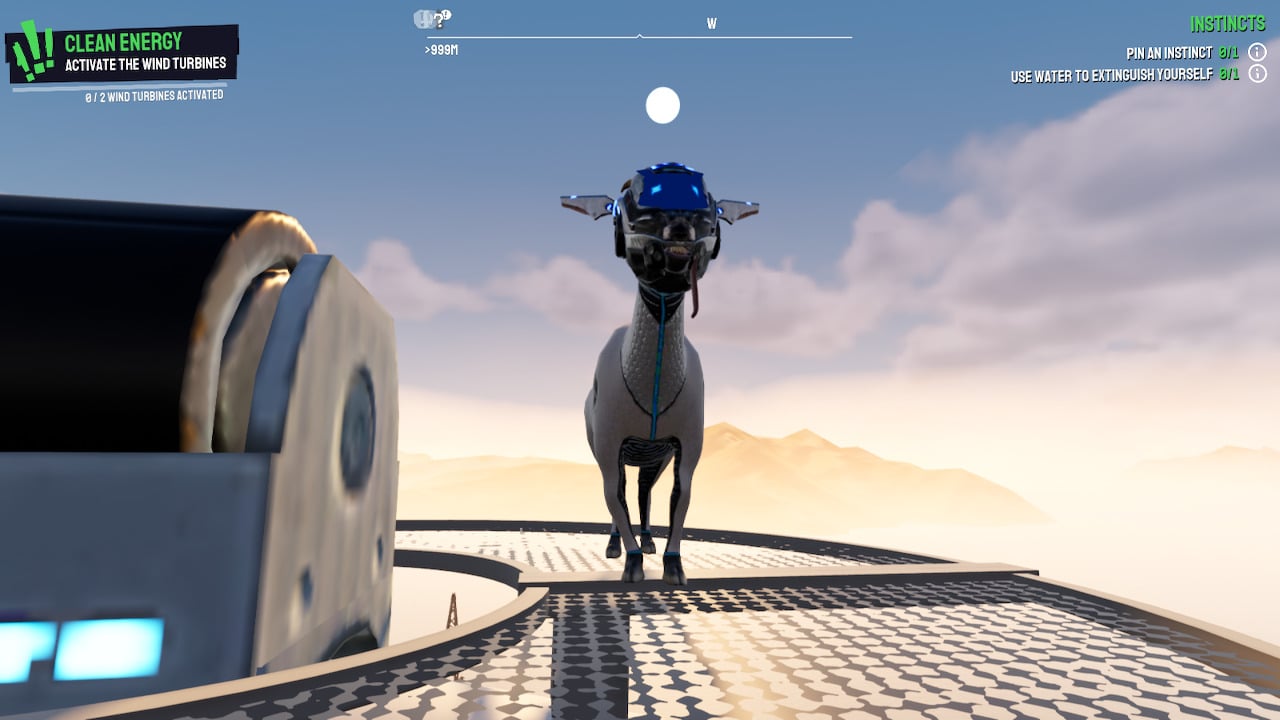Click the brain currency icon
The width and height of the screenshot is (1280, 720).
click(421, 17)
